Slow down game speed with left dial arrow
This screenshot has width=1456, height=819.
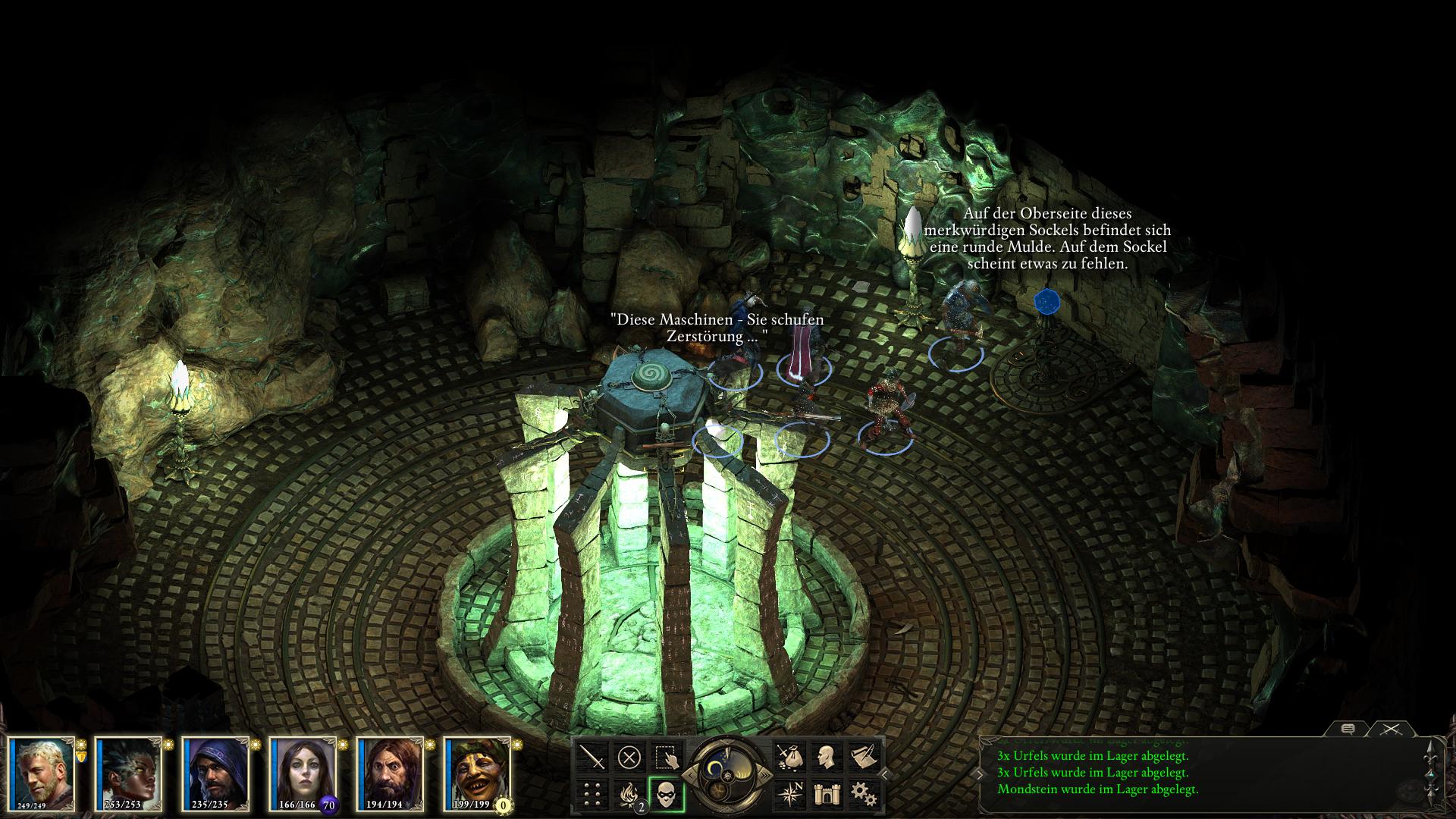689,774
